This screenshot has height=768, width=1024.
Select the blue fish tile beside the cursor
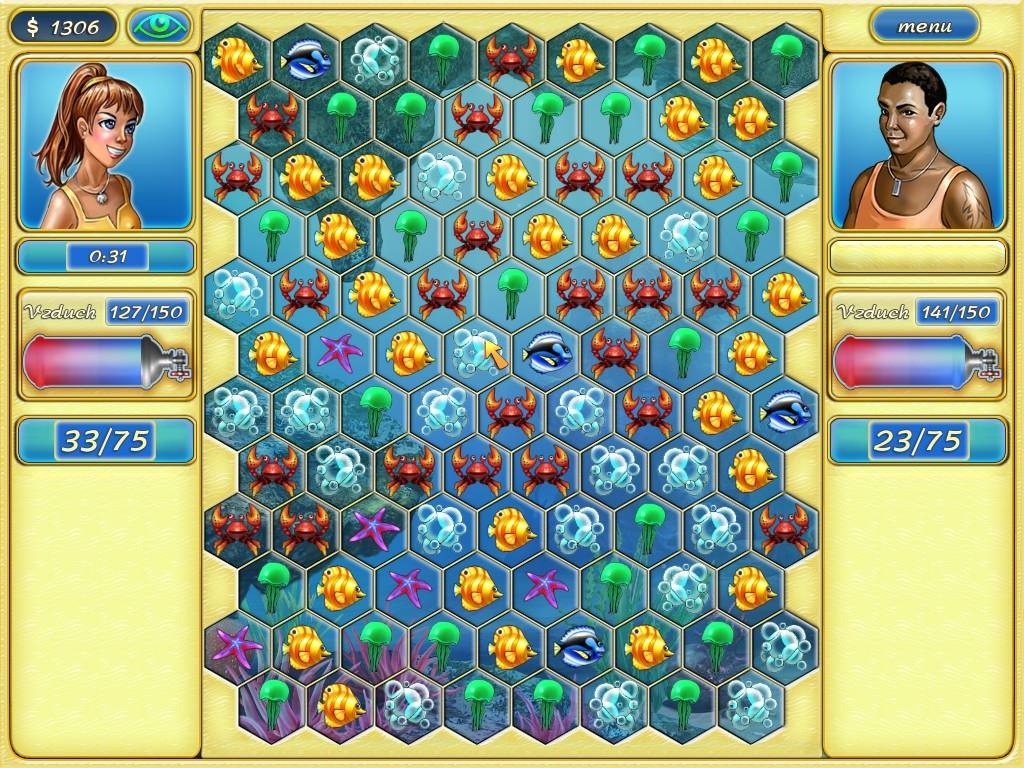pyautogui.click(x=545, y=352)
